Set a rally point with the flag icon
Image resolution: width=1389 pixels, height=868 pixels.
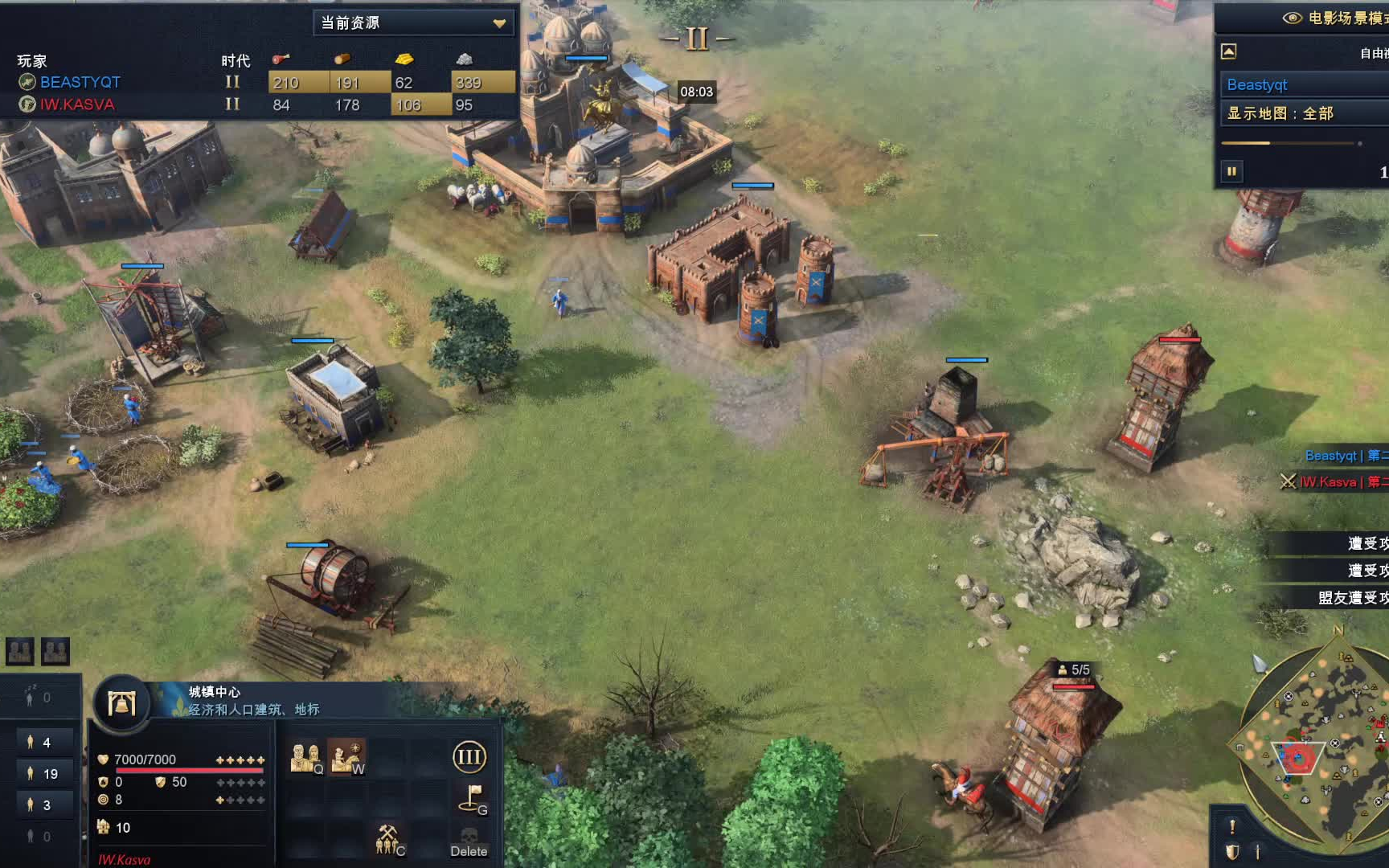[x=471, y=799]
